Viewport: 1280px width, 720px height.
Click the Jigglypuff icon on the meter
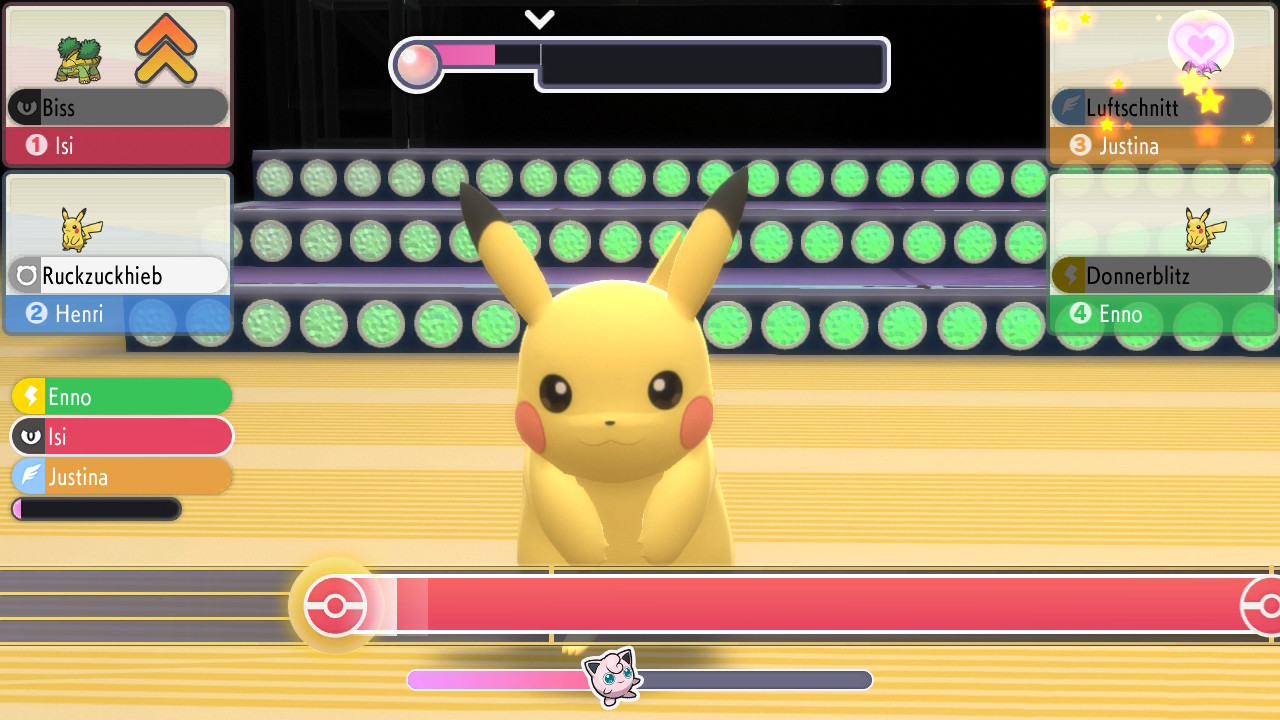click(612, 677)
